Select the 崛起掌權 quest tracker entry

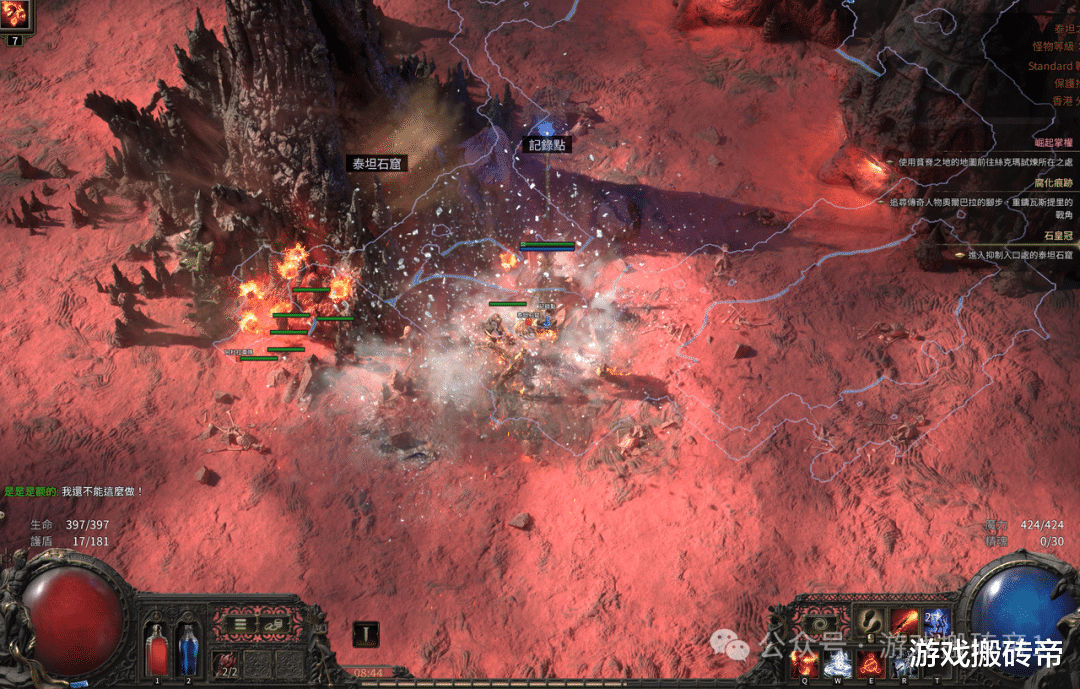pos(1050,144)
